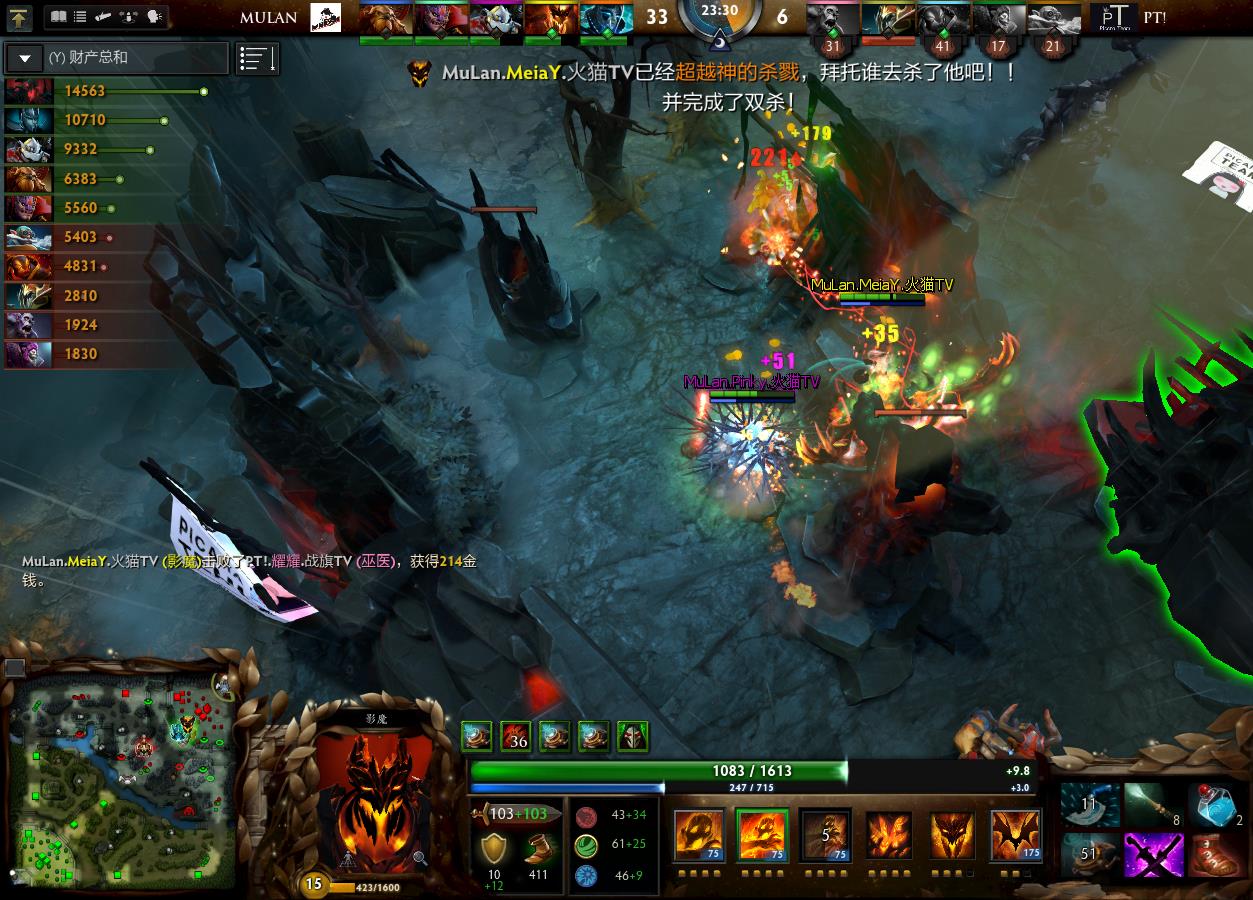The image size is (1253, 900).
Task: Open the list icon in the top toolbar
Action: pos(80,17)
